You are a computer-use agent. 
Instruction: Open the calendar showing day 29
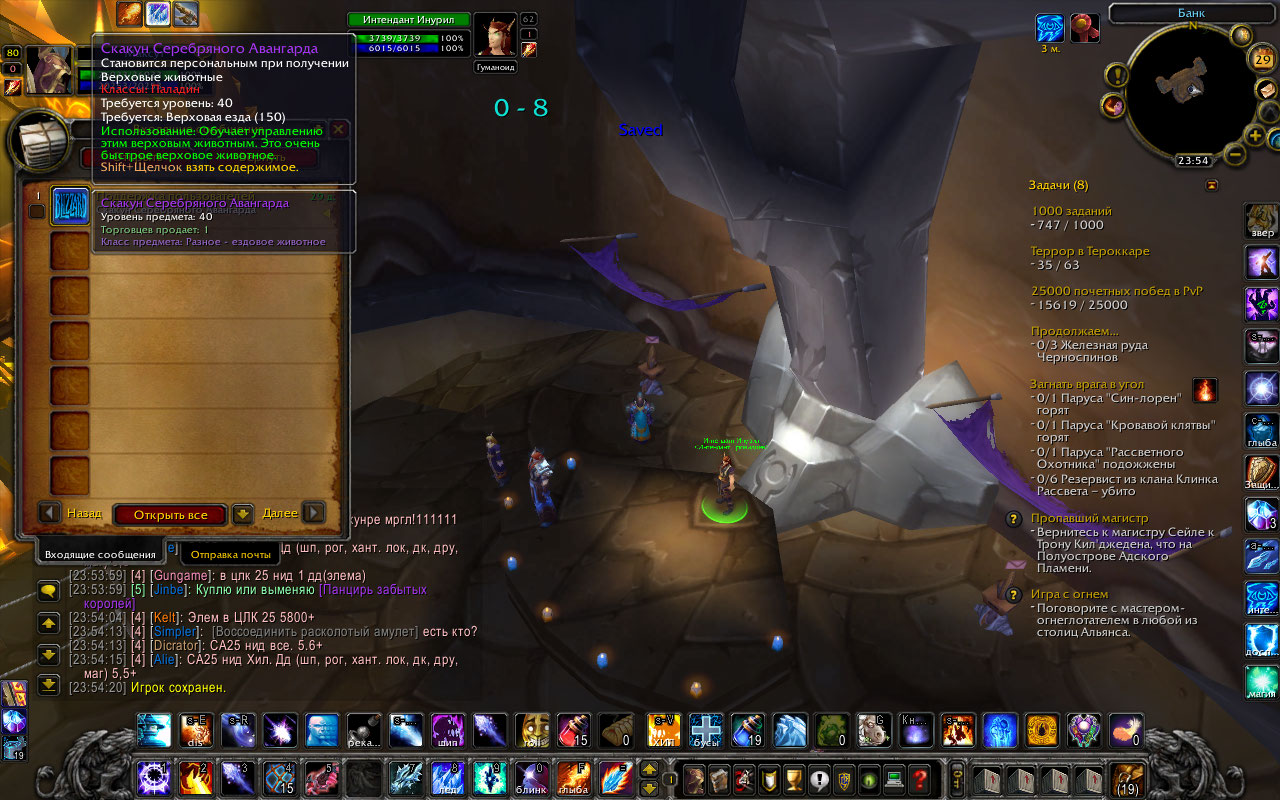(x=1262, y=60)
